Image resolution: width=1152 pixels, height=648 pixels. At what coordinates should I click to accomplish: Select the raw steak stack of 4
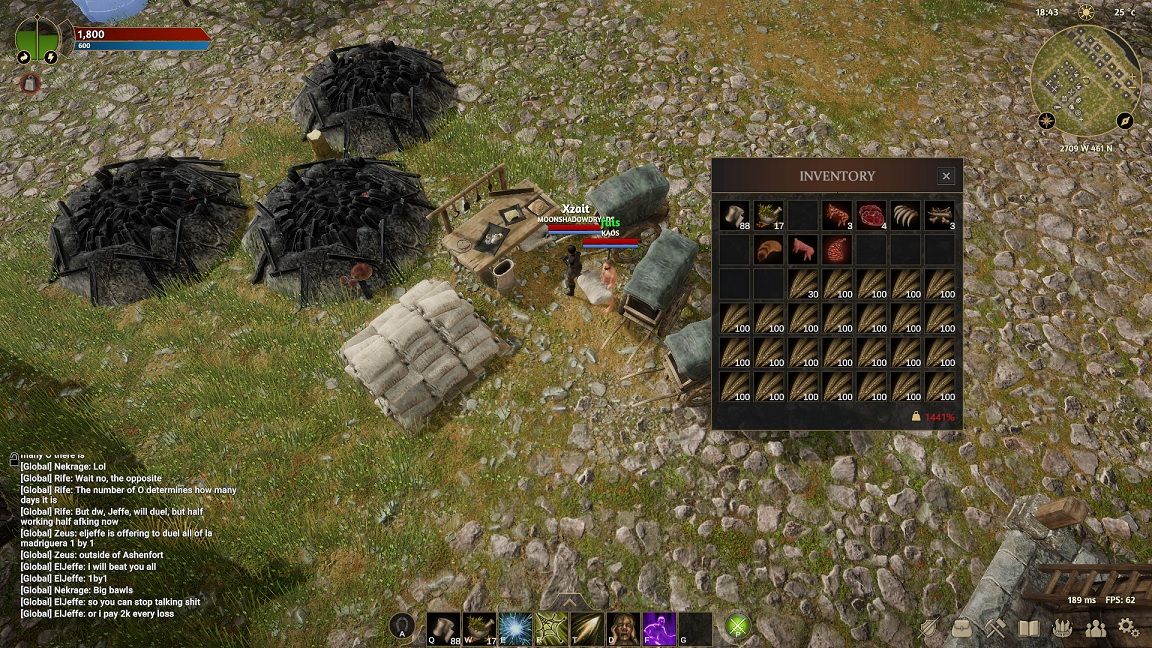872,216
